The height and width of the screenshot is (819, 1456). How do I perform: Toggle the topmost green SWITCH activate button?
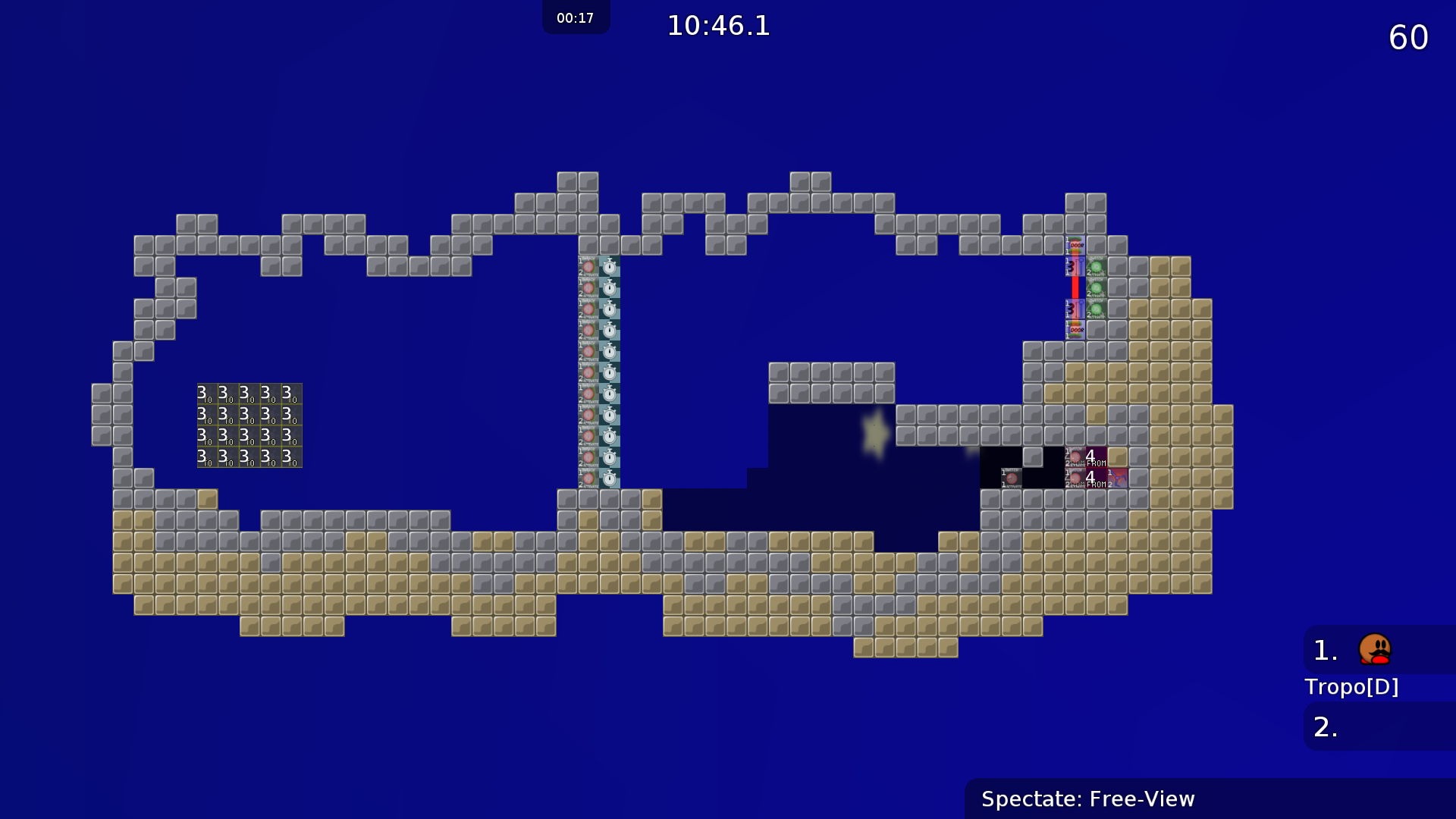click(x=1097, y=266)
